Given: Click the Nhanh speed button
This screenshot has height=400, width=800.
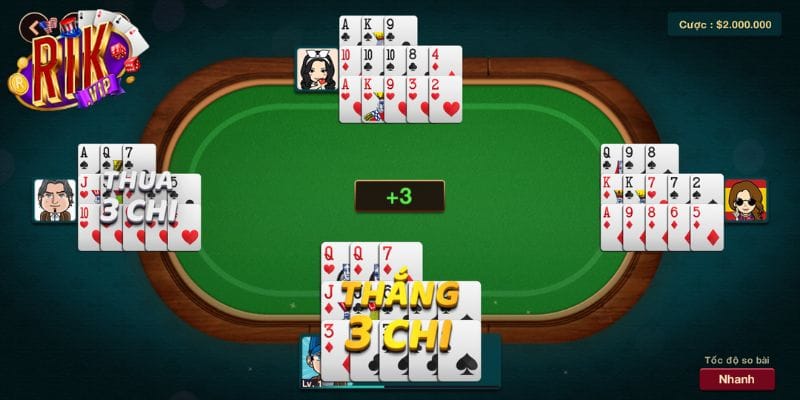Looking at the screenshot, I should tap(736, 379).
